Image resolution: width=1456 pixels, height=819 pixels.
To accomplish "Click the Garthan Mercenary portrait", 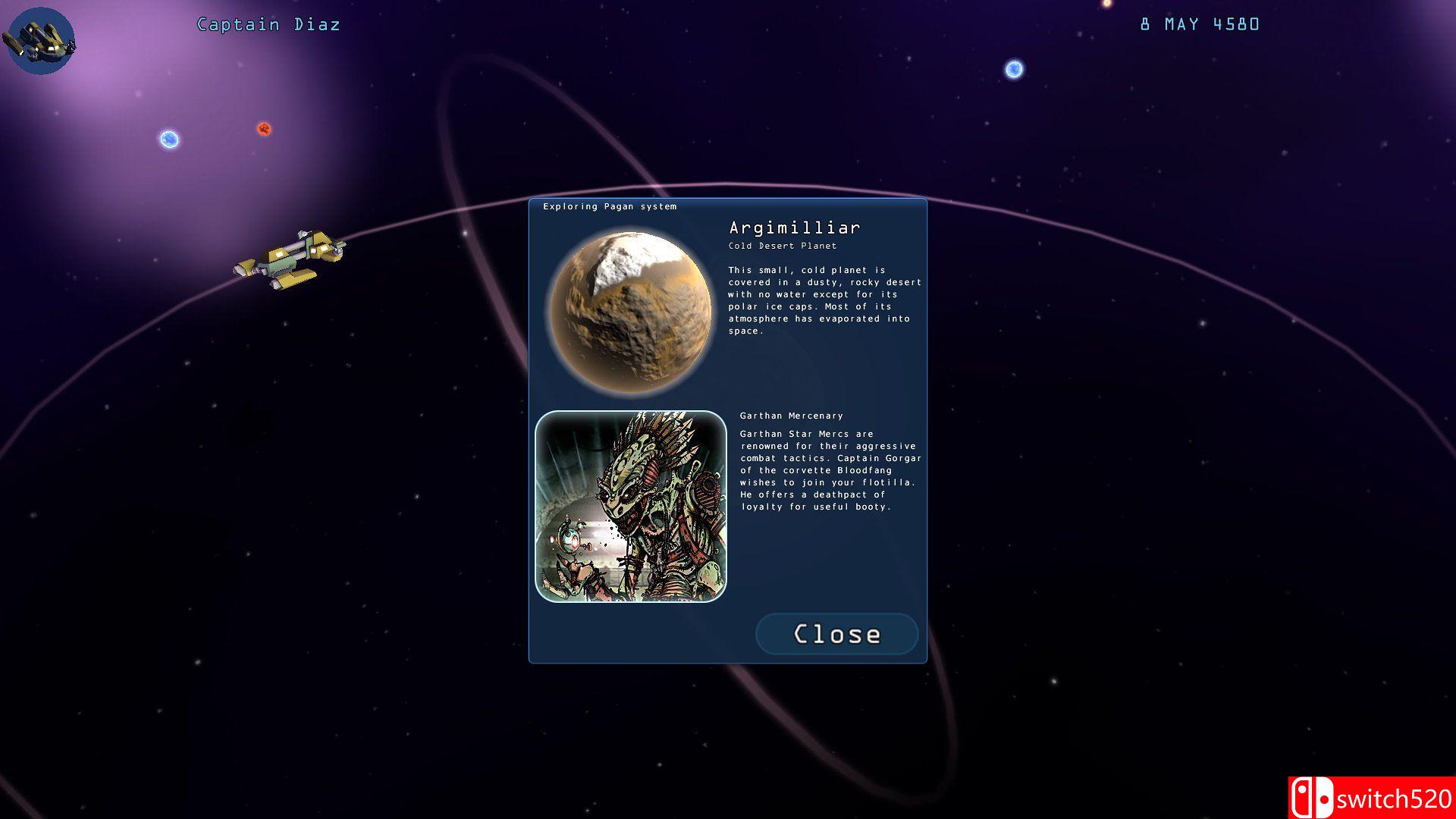I will pyautogui.click(x=632, y=506).
